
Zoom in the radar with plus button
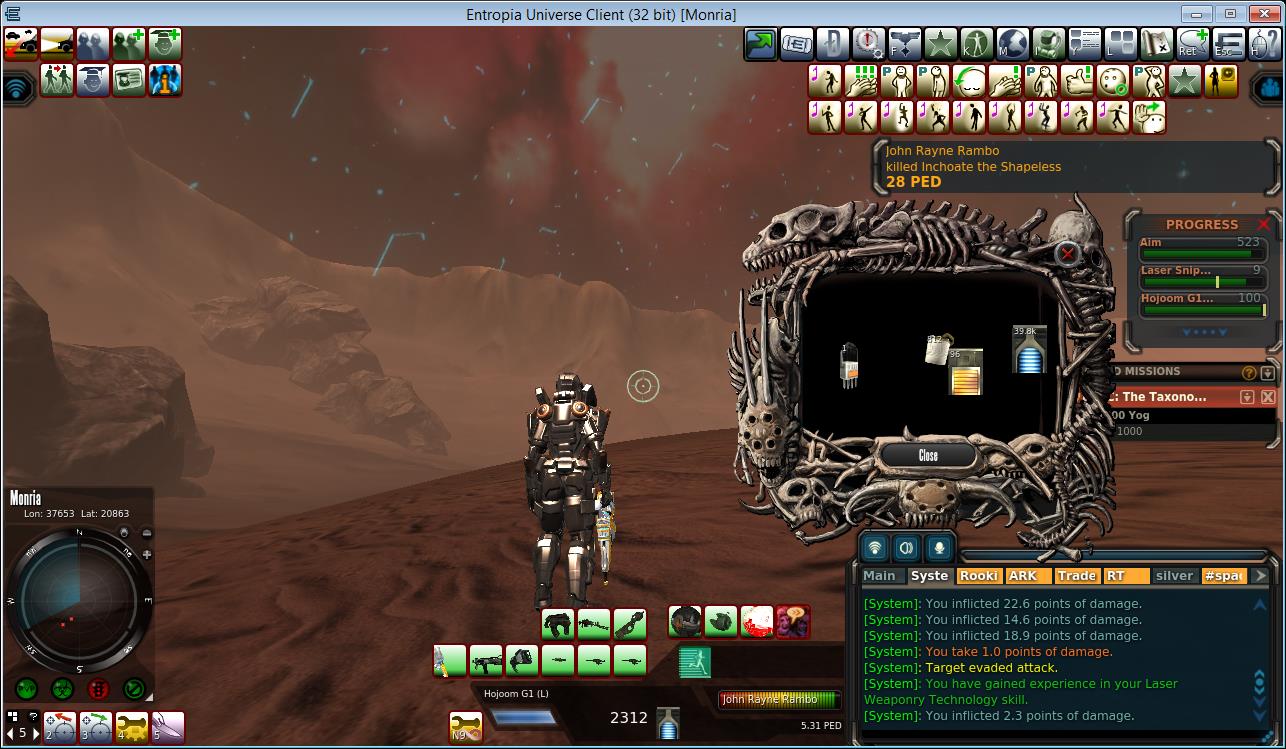pyautogui.click(x=147, y=554)
